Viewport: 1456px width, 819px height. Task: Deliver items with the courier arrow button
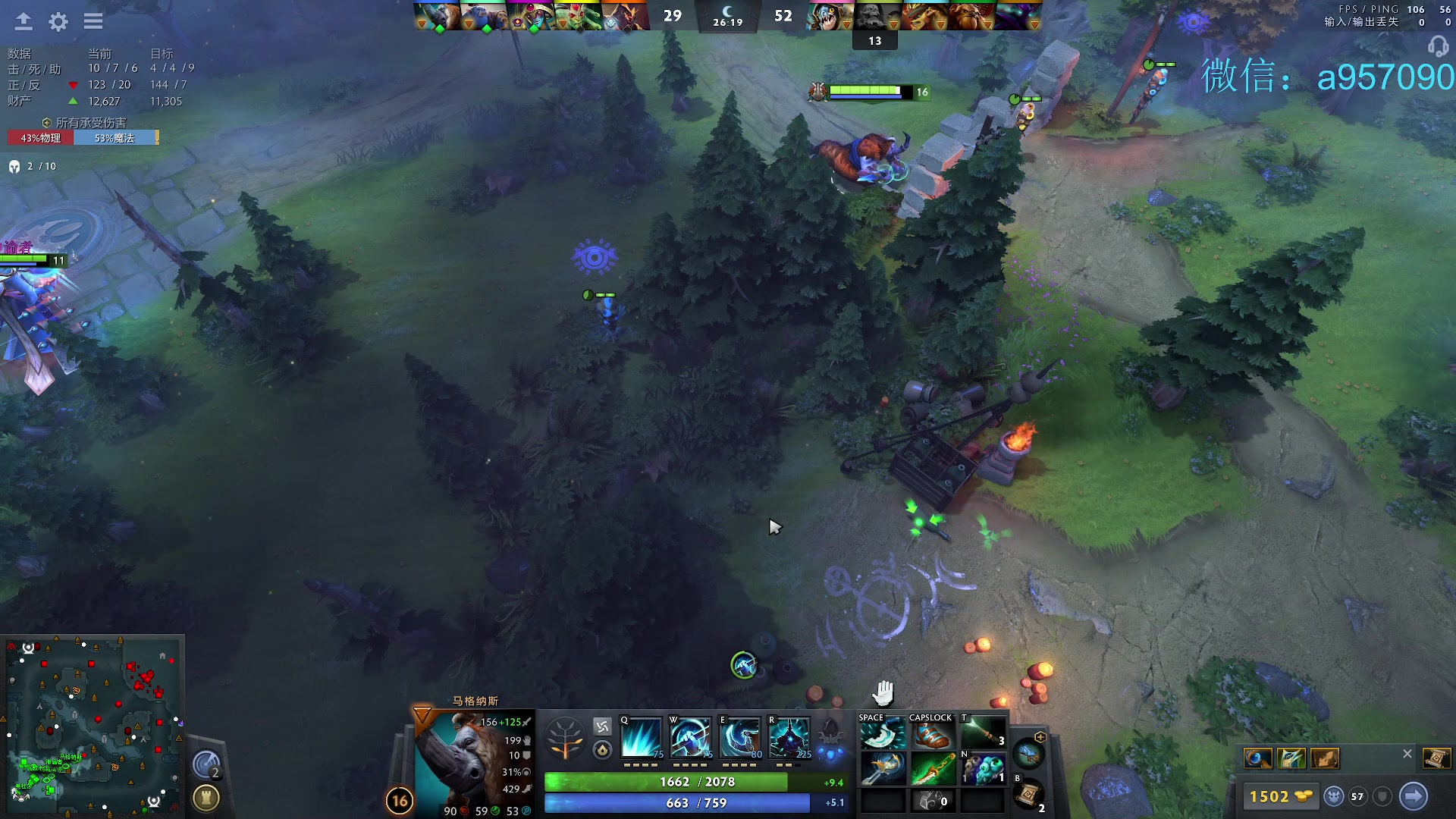coord(1414,796)
